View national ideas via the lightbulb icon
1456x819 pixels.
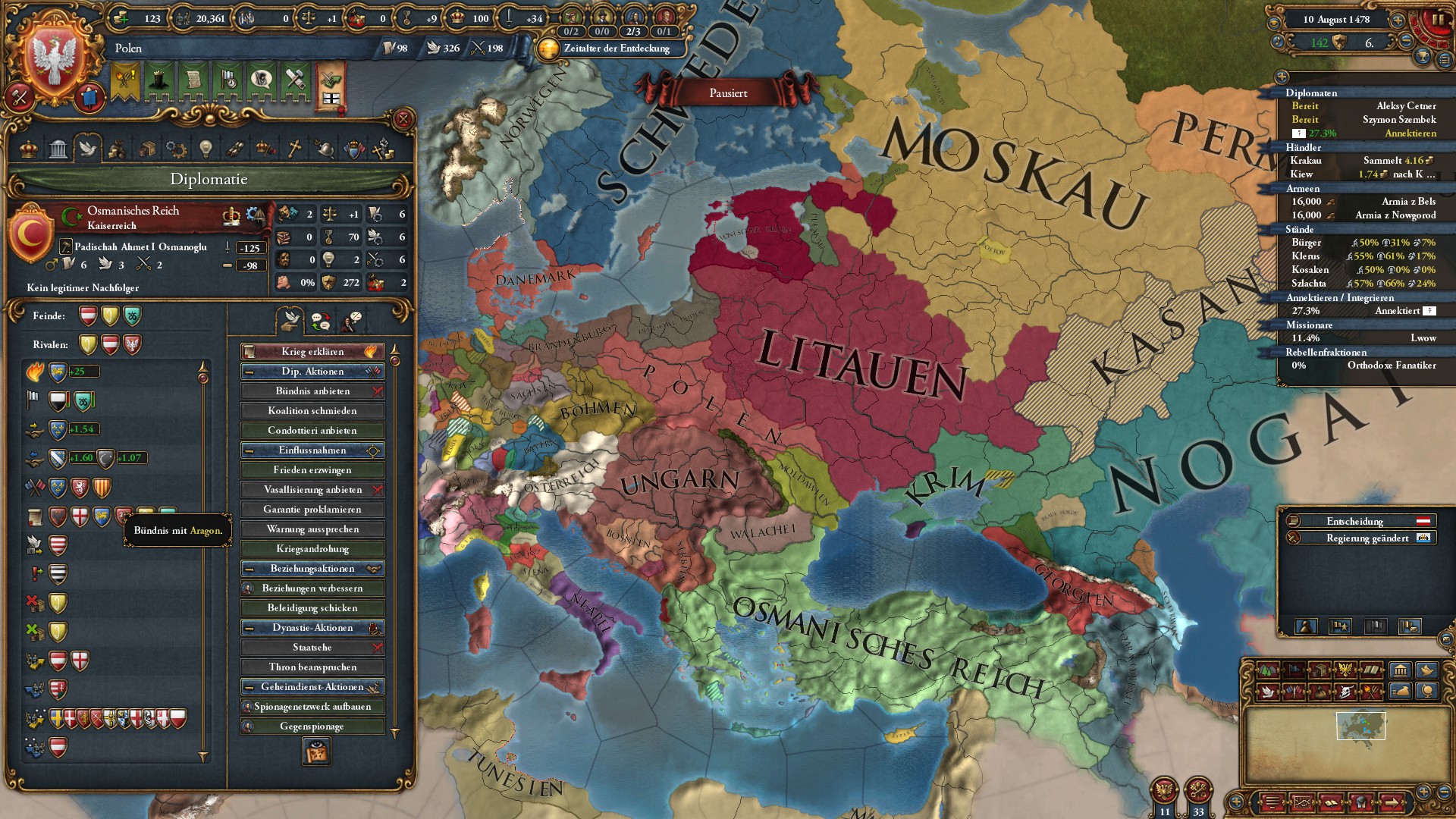coord(206,149)
